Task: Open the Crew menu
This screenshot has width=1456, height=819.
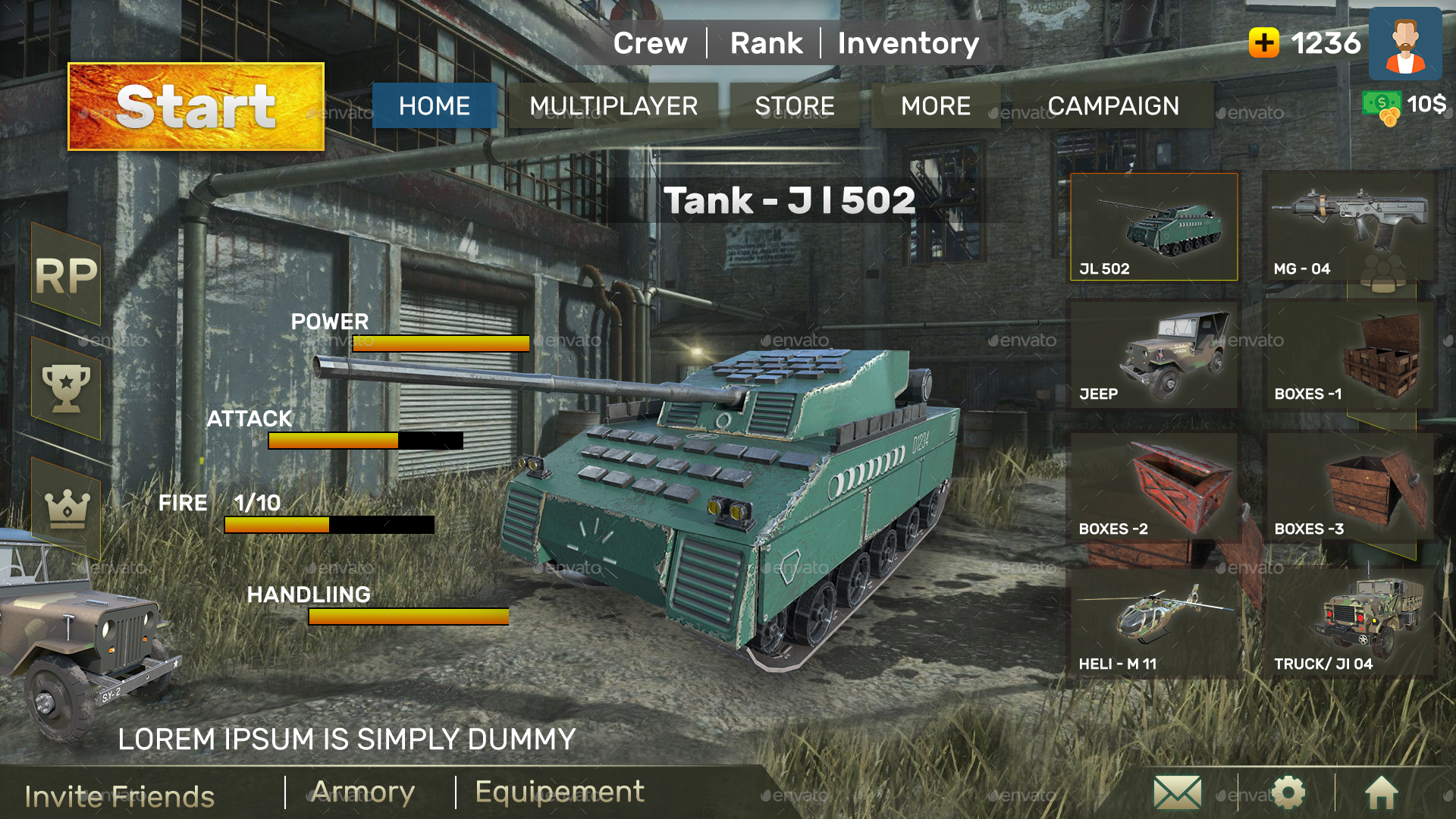Action: coord(651,43)
